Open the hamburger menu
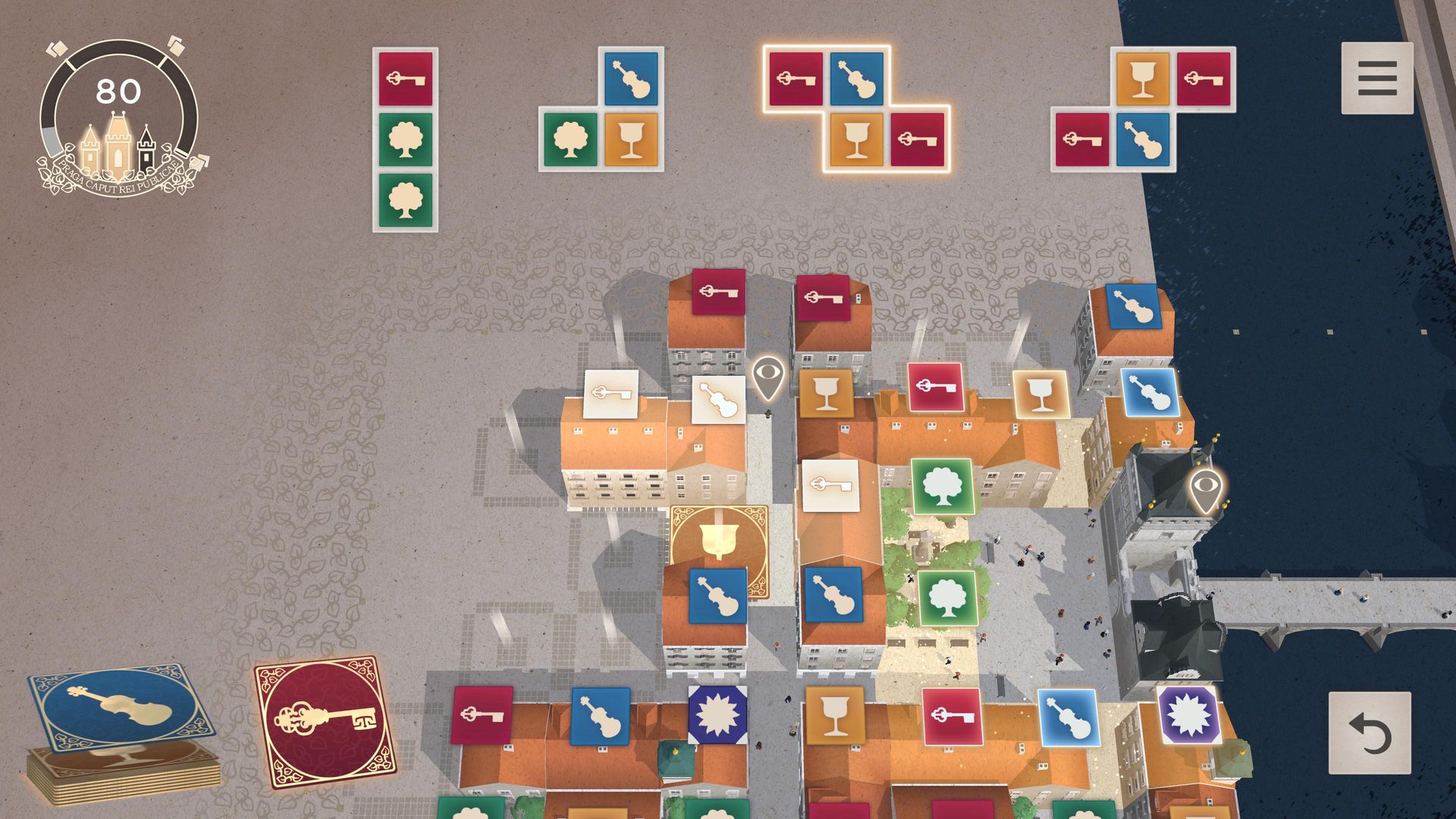This screenshot has width=1456, height=819. pos(1376,78)
